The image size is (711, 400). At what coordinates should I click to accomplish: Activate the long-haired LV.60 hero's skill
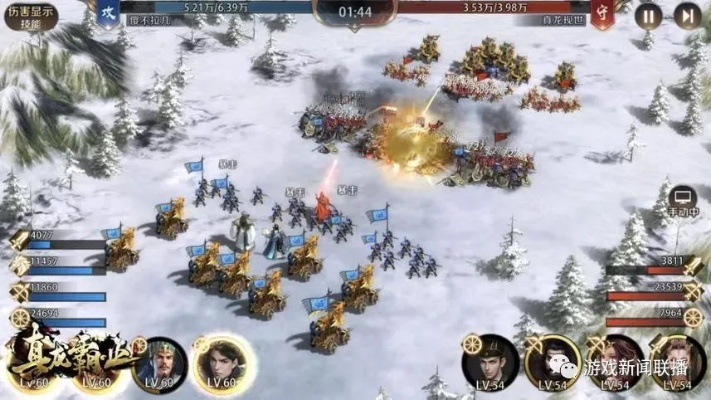click(x=218, y=361)
